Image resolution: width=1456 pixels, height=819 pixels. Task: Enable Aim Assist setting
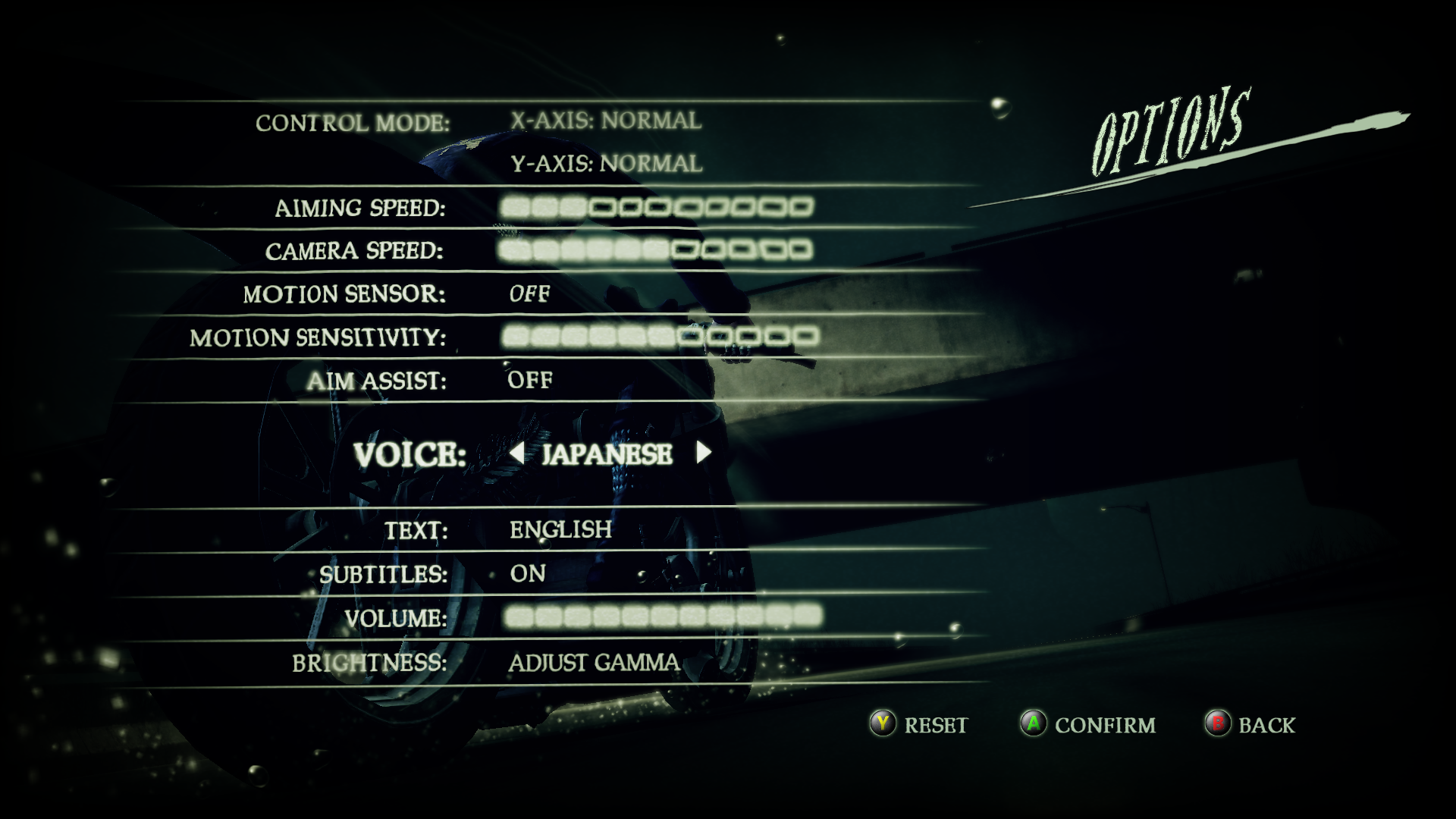[529, 379]
